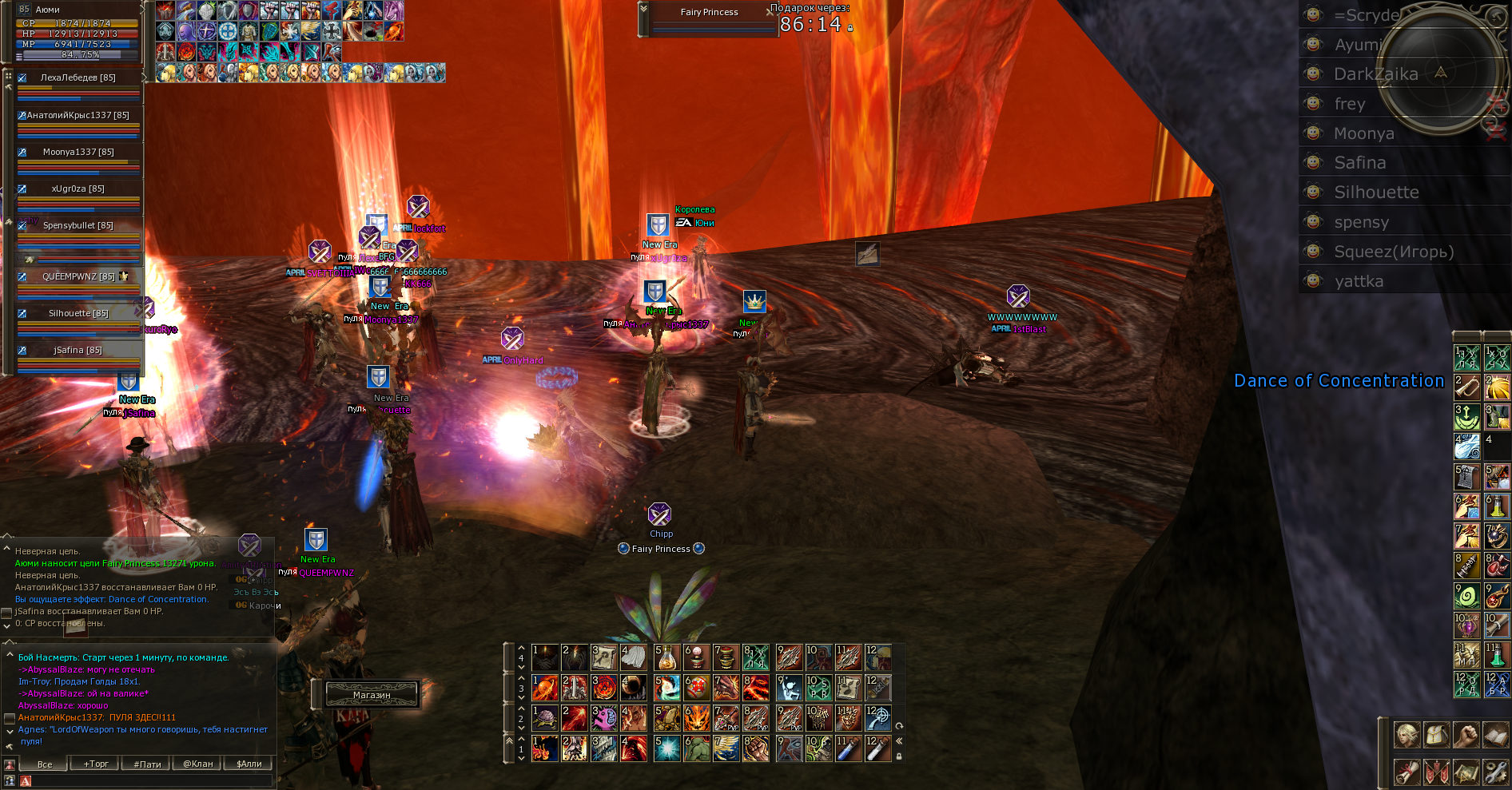Choose party member jSafina

(x=78, y=350)
